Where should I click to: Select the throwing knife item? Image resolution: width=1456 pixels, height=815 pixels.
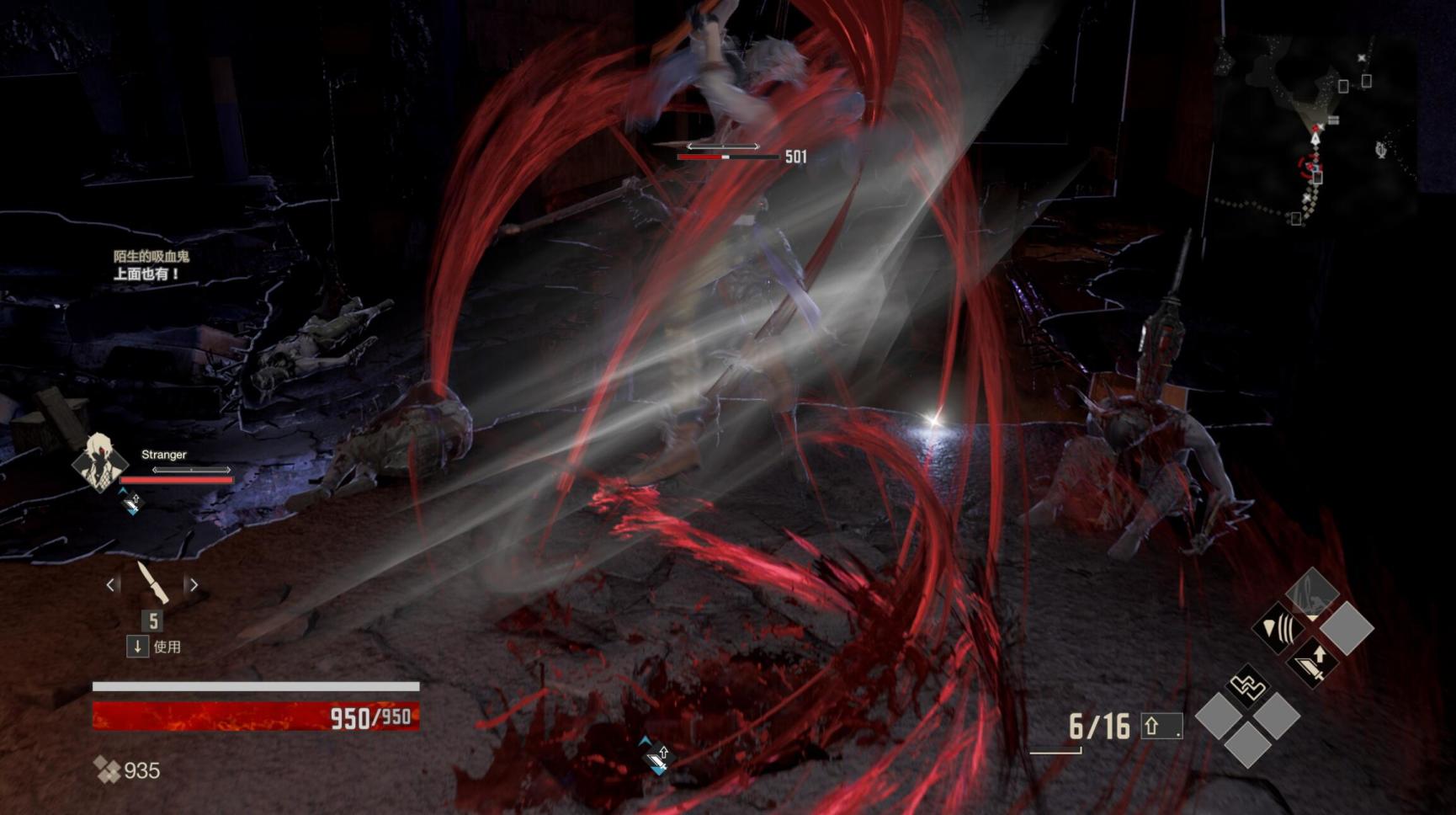pyautogui.click(x=152, y=583)
